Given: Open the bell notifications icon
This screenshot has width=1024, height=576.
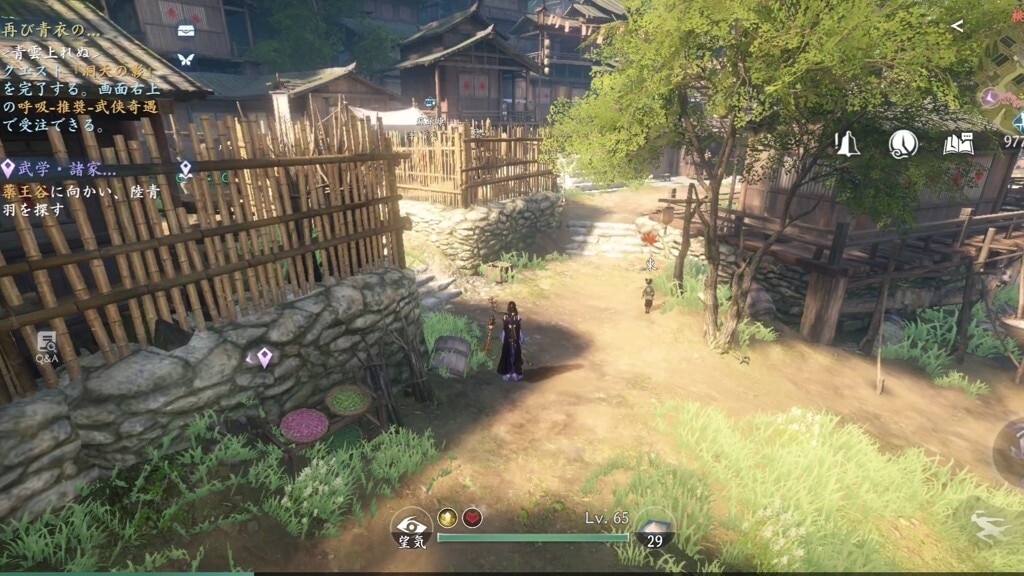Looking at the screenshot, I should coord(848,144).
